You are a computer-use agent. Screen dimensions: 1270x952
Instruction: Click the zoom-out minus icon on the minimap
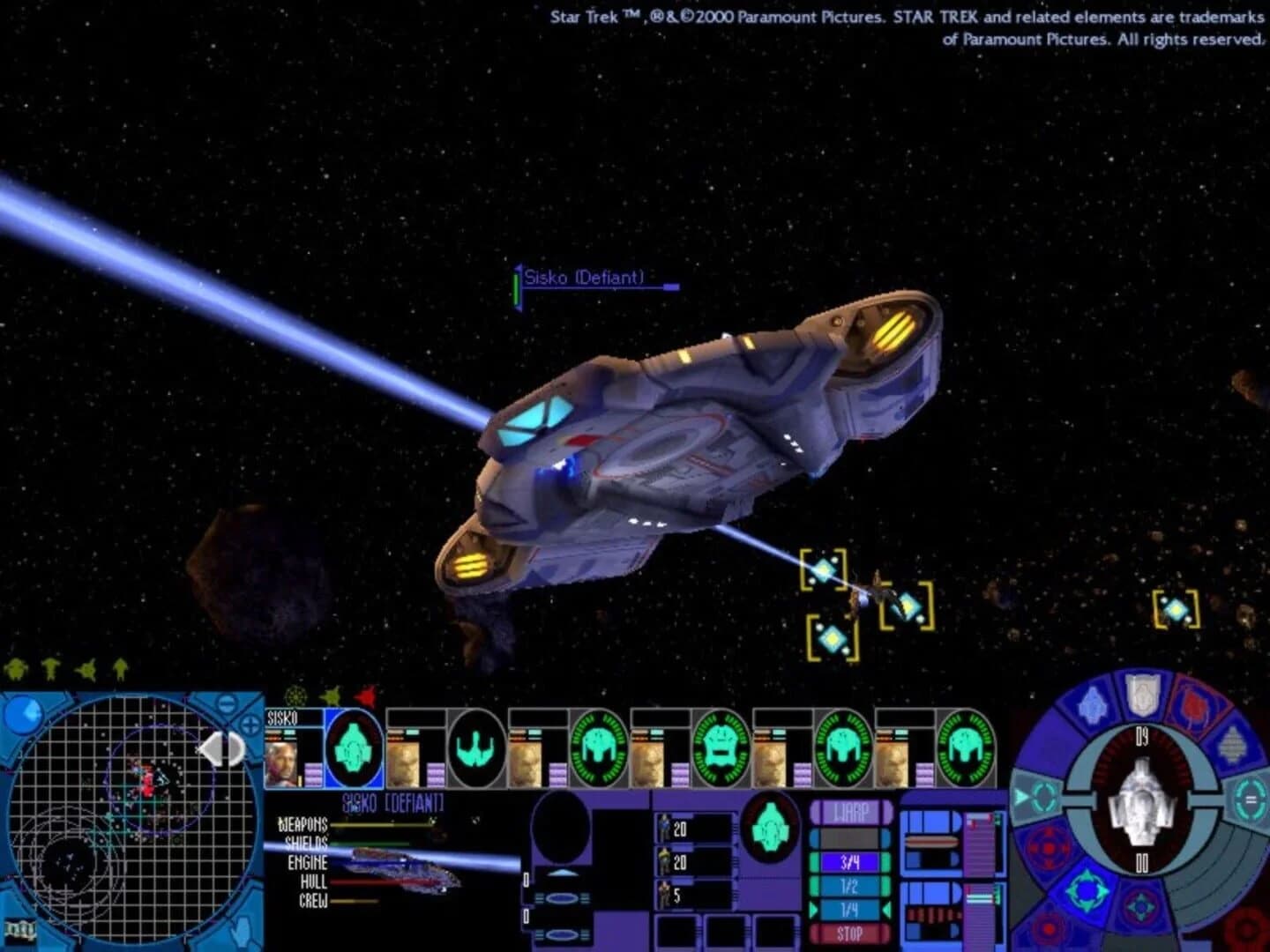225,703
